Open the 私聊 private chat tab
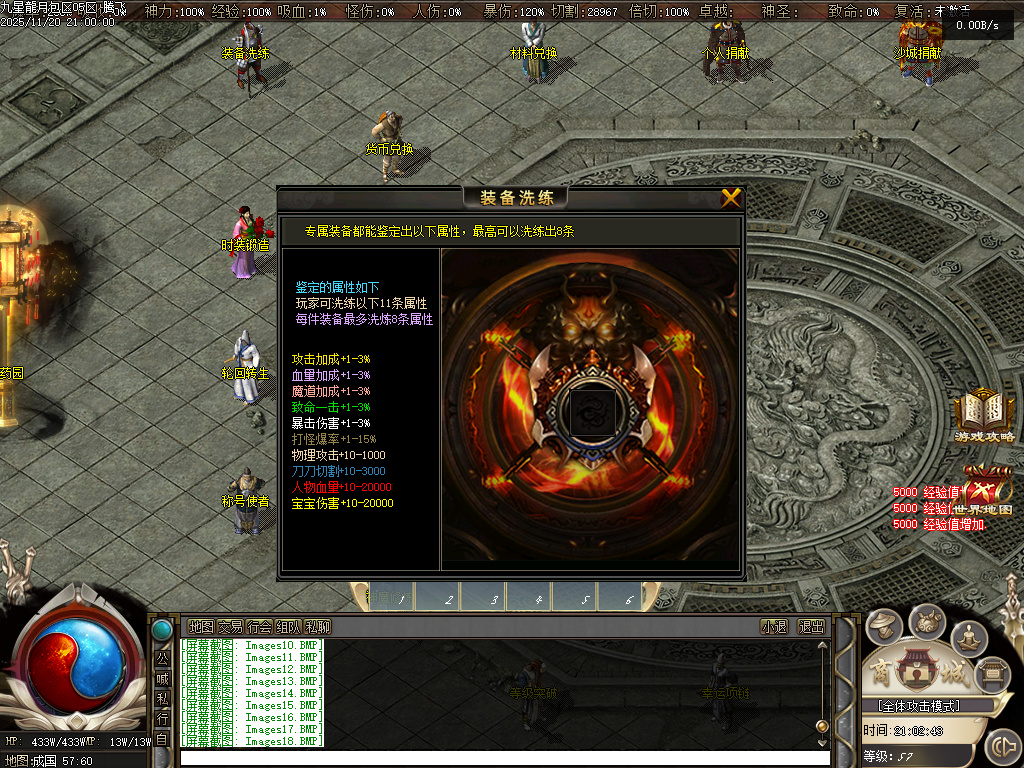This screenshot has width=1024, height=768. click(317, 627)
